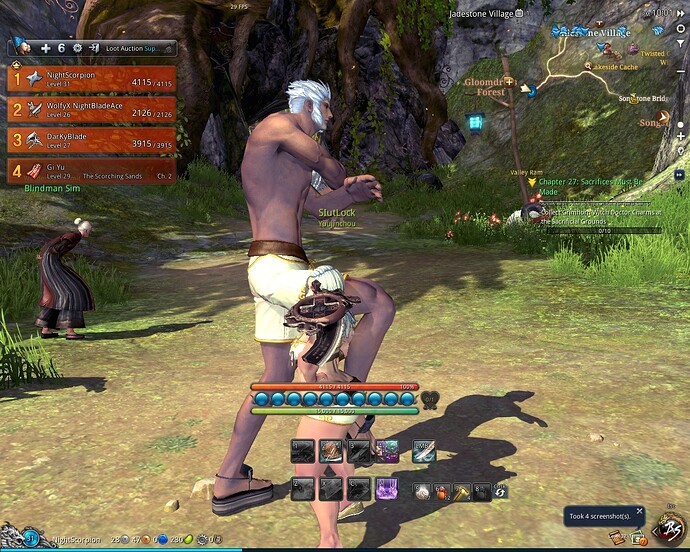Zoom in the minimap with plus button

(x=681, y=135)
